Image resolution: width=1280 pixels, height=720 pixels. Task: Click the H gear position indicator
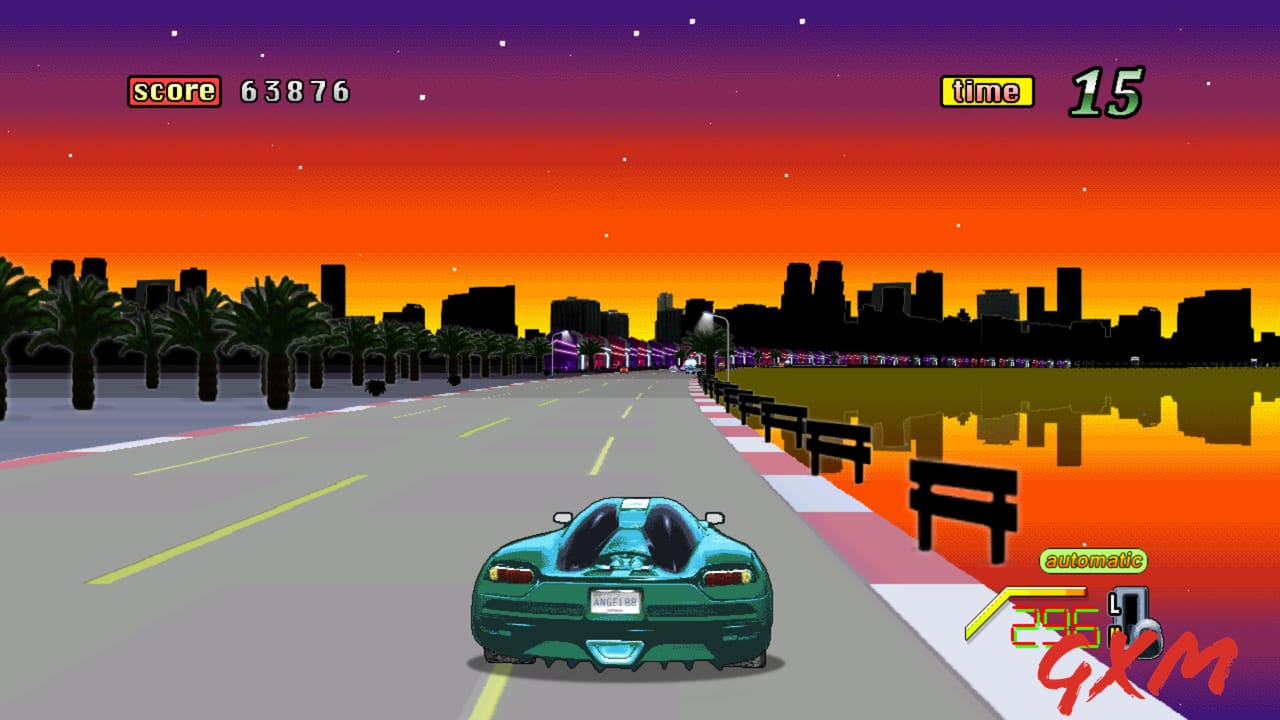point(1114,632)
